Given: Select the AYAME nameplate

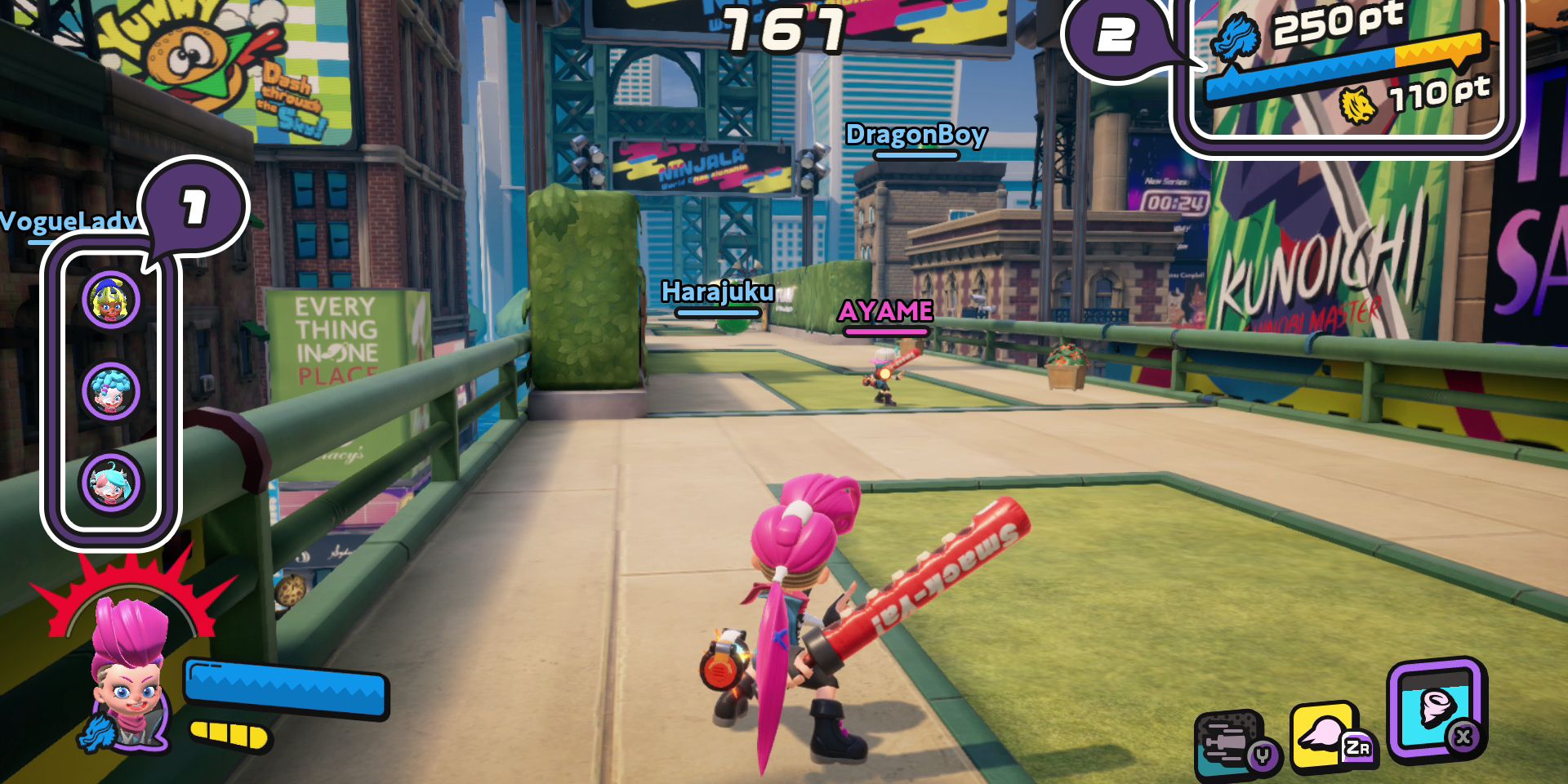Looking at the screenshot, I should point(884,312).
